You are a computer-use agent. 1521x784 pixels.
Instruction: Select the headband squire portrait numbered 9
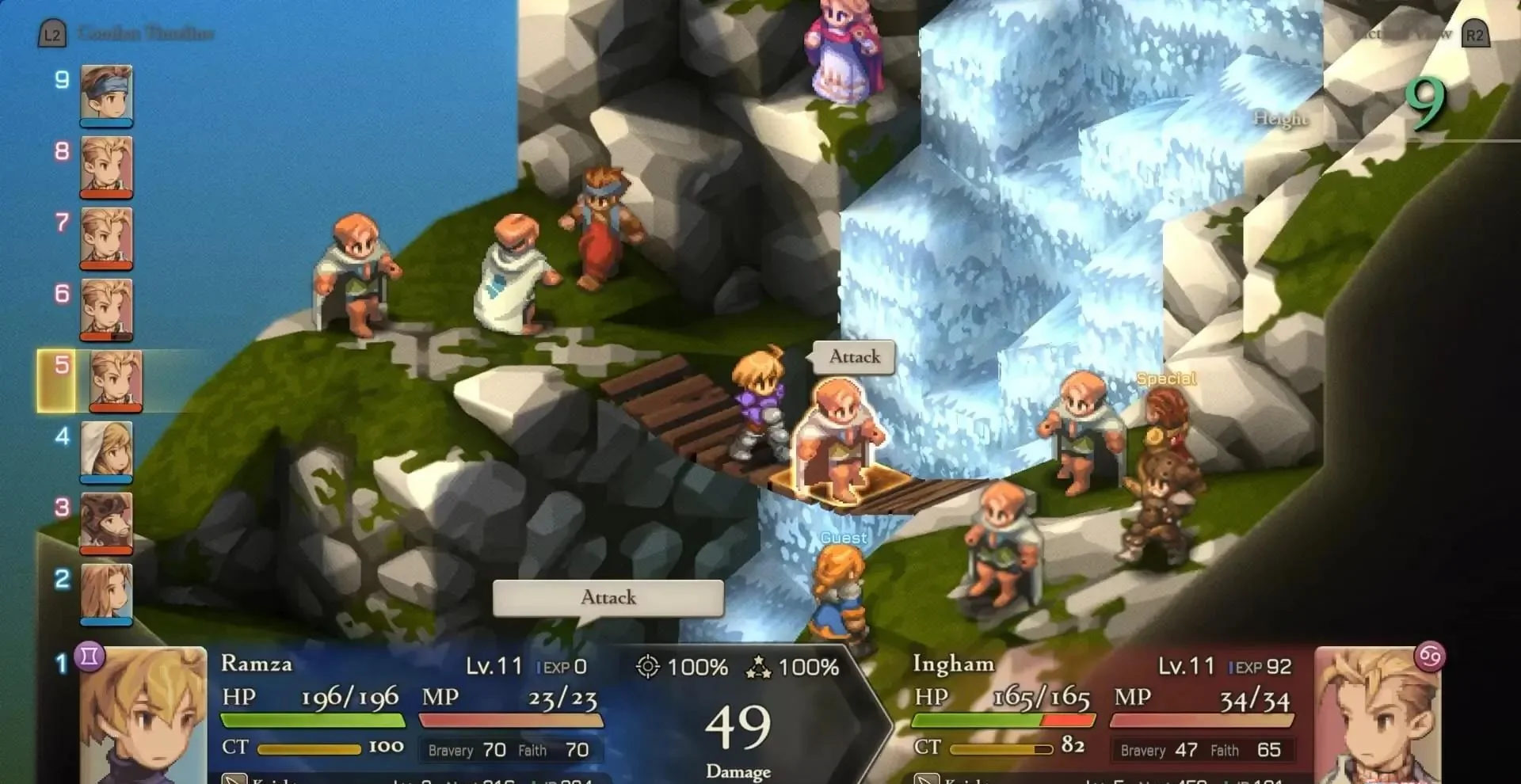click(106, 95)
